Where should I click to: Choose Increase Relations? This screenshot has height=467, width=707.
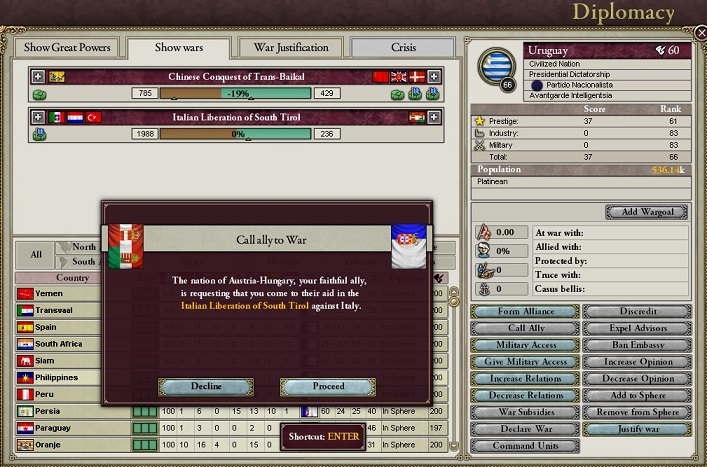526,379
